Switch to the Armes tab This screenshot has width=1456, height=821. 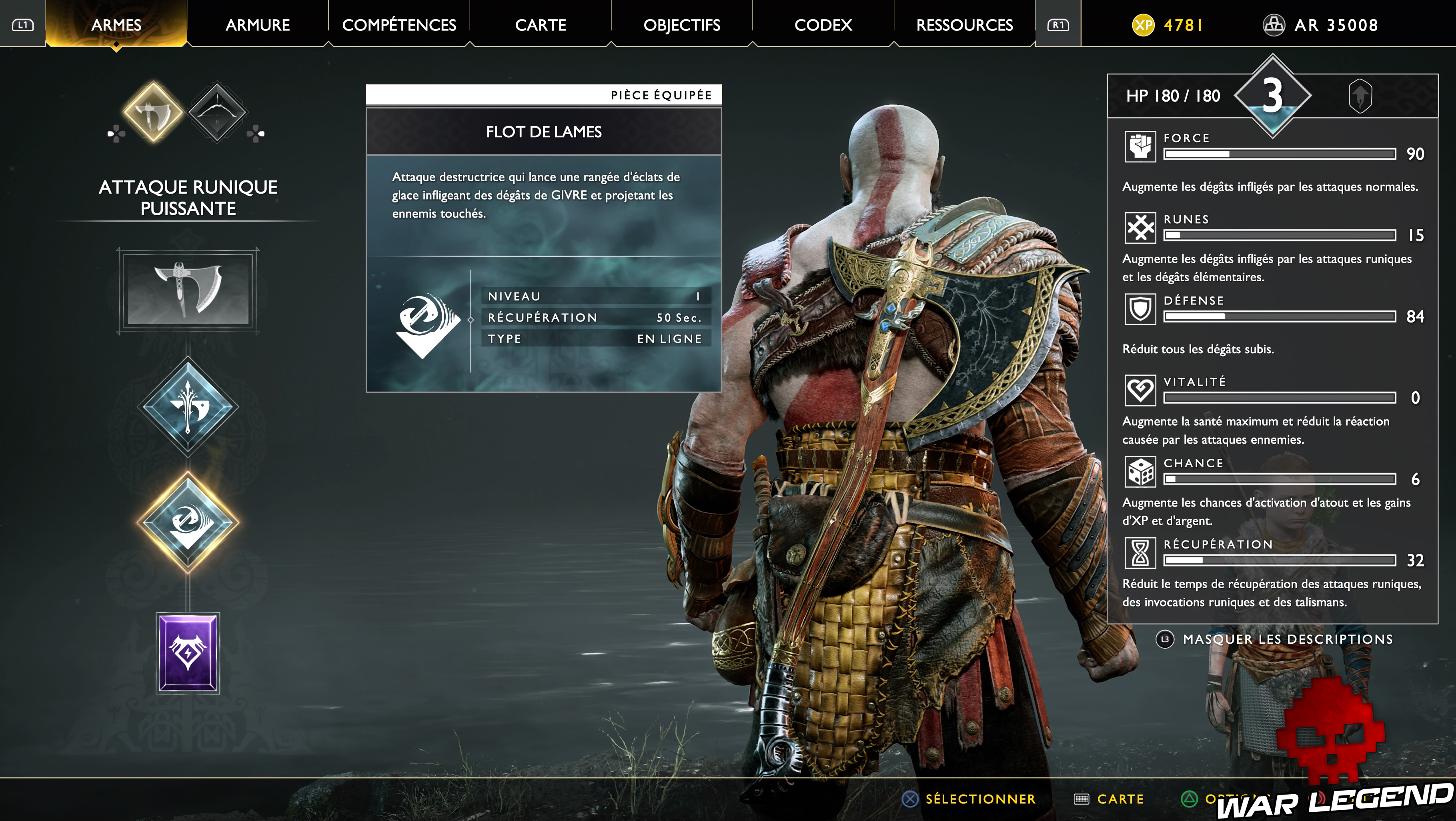(x=116, y=25)
